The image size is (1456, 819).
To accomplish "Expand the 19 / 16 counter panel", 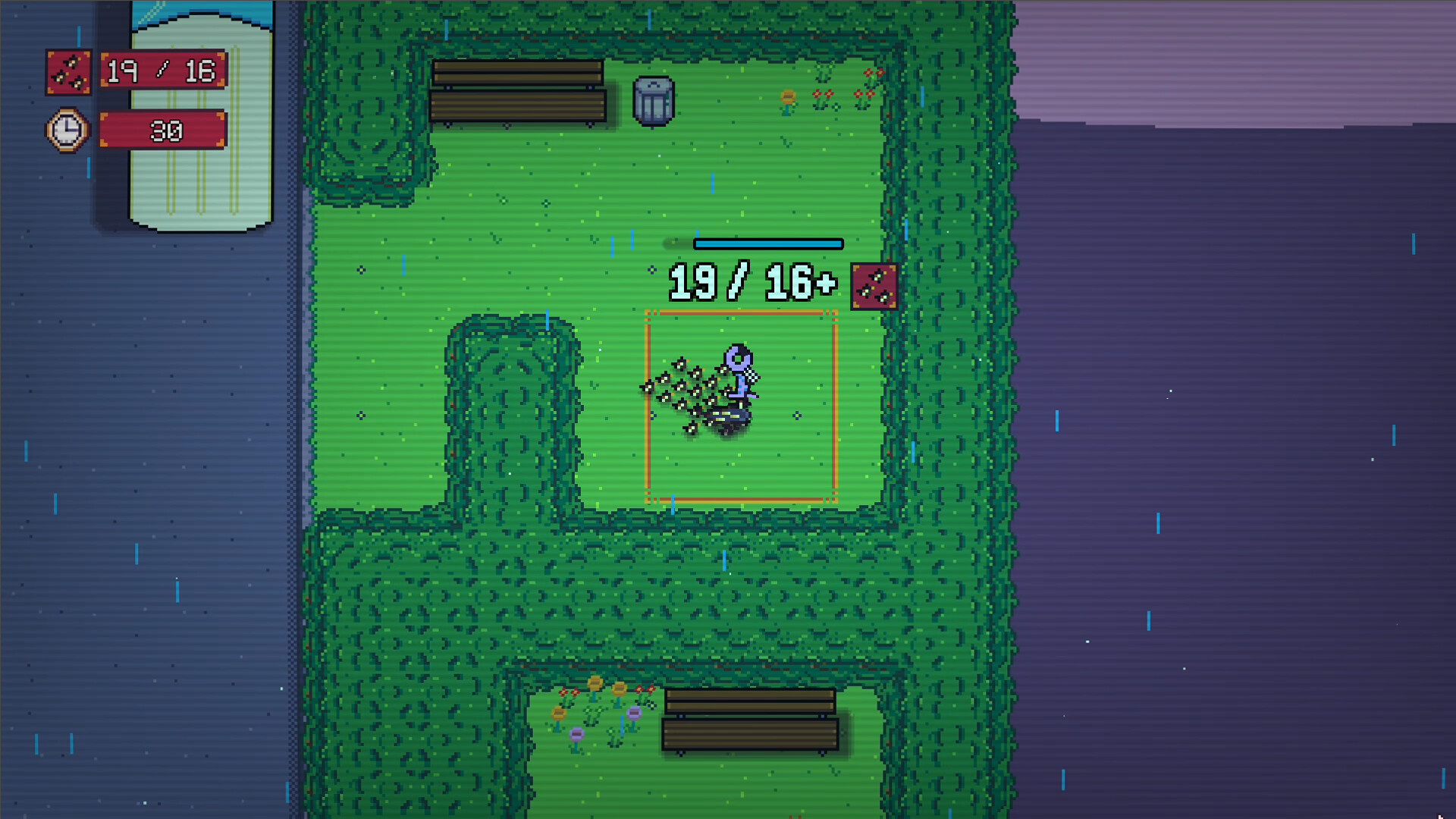I will pyautogui.click(x=162, y=71).
